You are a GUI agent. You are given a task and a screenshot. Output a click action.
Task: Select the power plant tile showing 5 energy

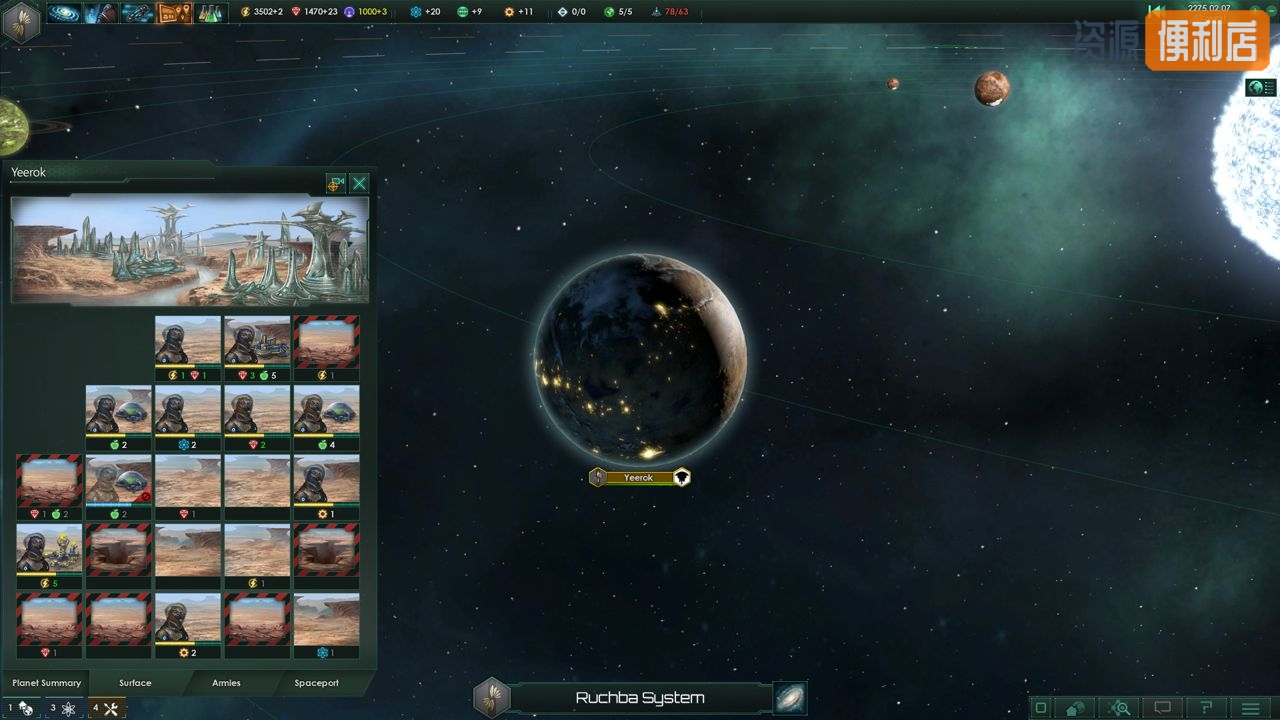(49, 549)
